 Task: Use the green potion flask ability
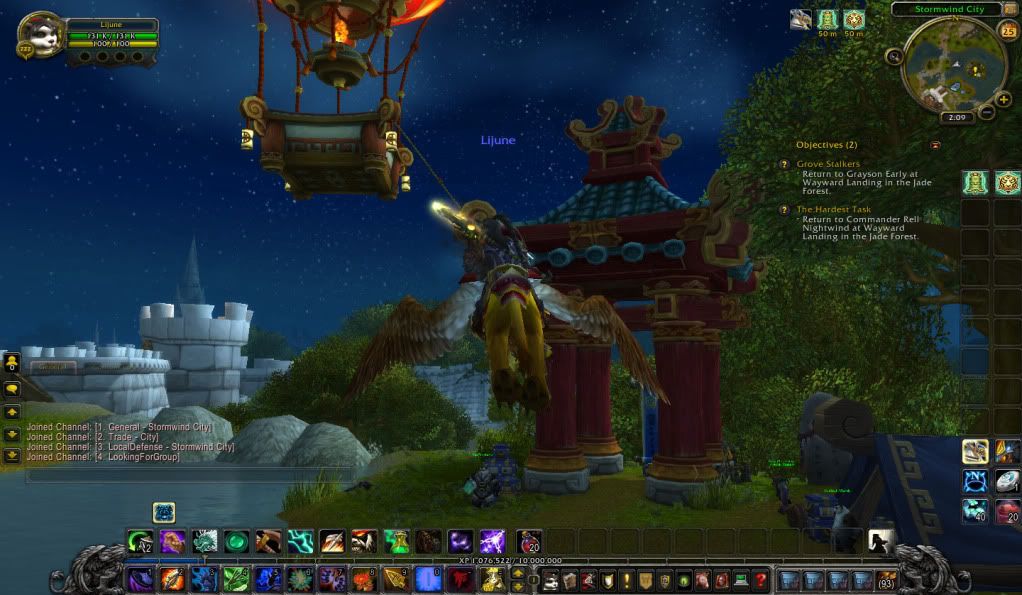[396, 542]
